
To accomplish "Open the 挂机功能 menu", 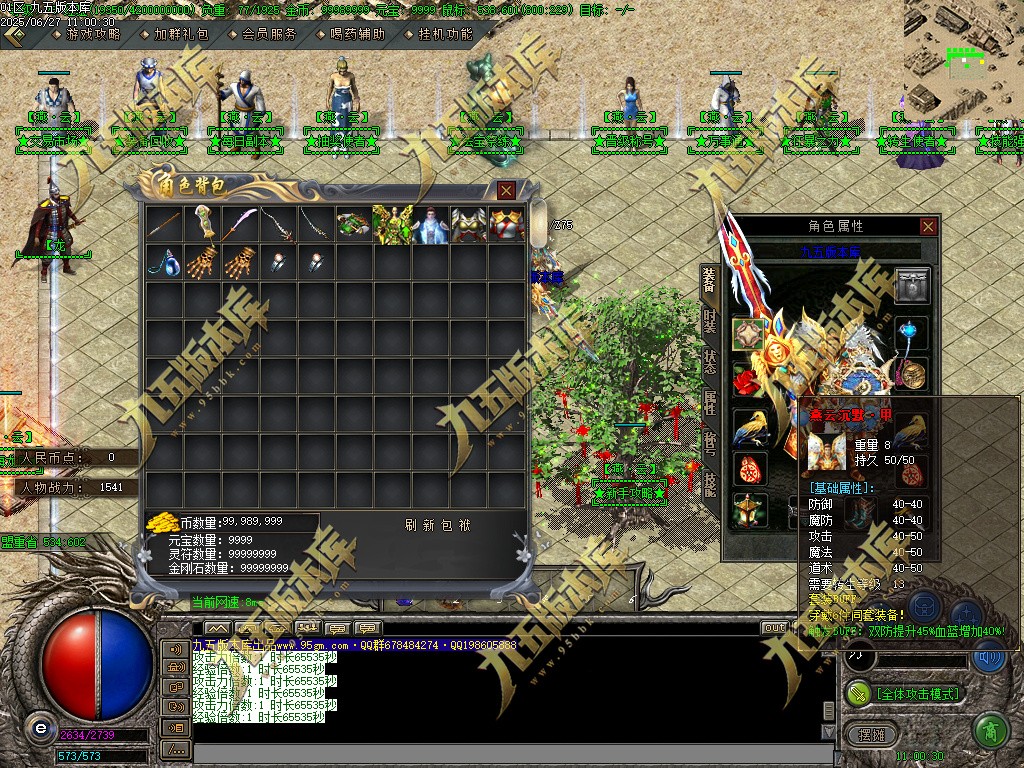I will (x=445, y=34).
